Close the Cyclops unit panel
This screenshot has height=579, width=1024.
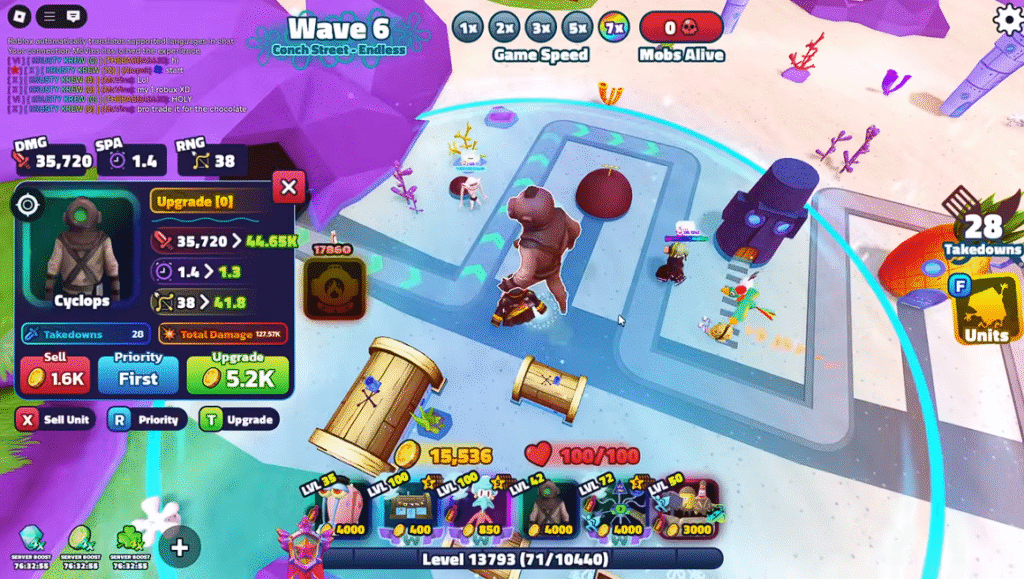coord(288,186)
